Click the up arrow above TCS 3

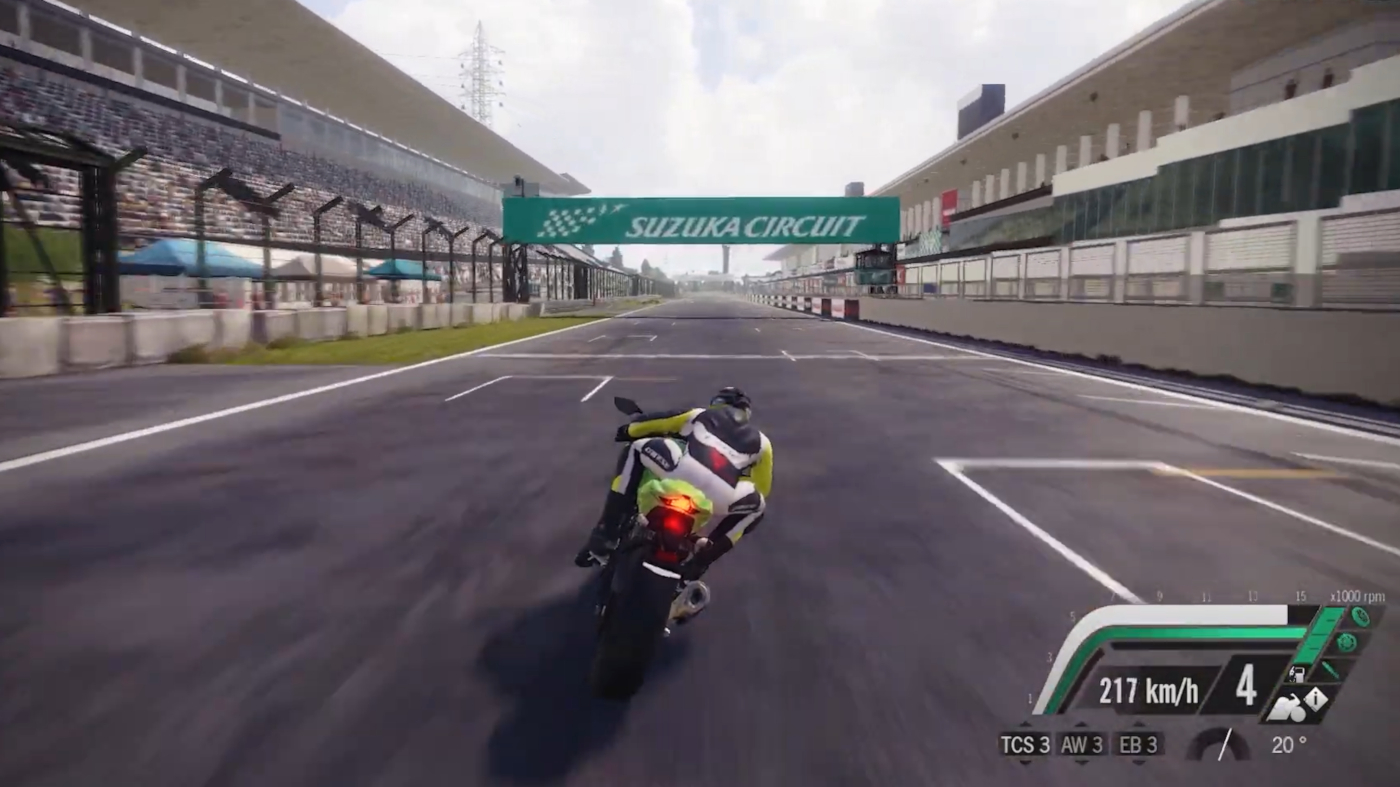pyautogui.click(x=1025, y=724)
